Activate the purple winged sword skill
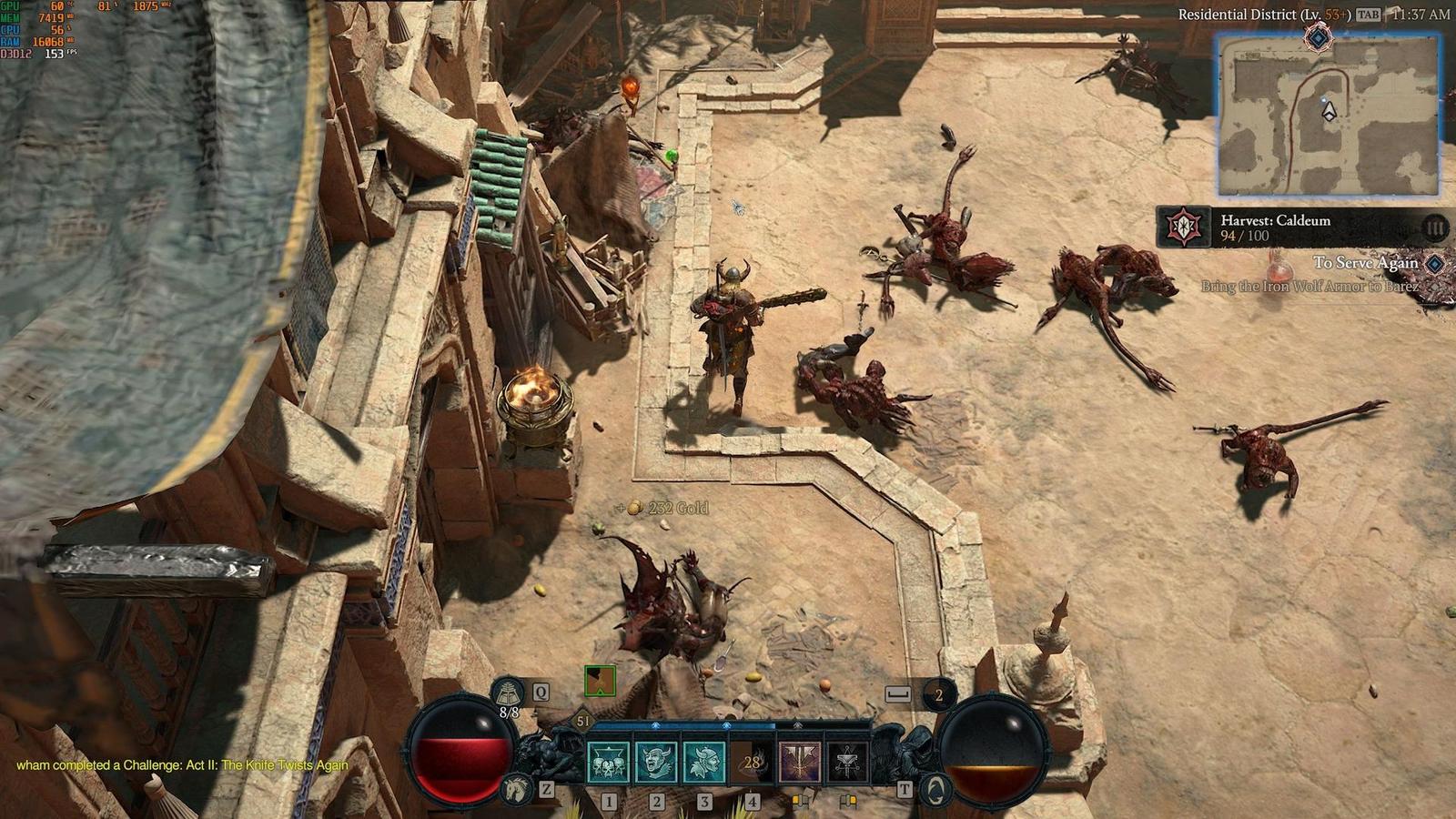This screenshot has height=819, width=1456. pos(799,762)
